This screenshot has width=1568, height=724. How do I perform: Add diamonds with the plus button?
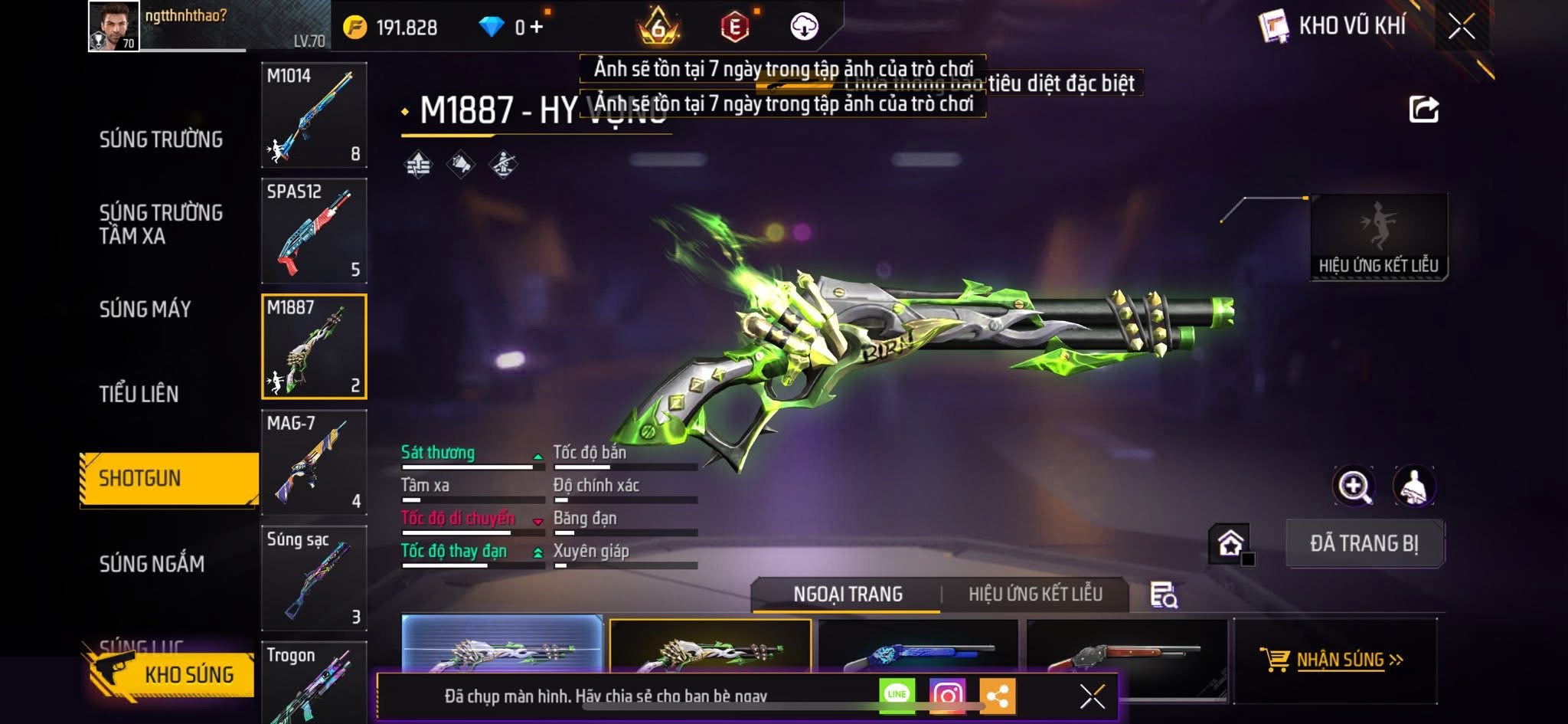536,28
